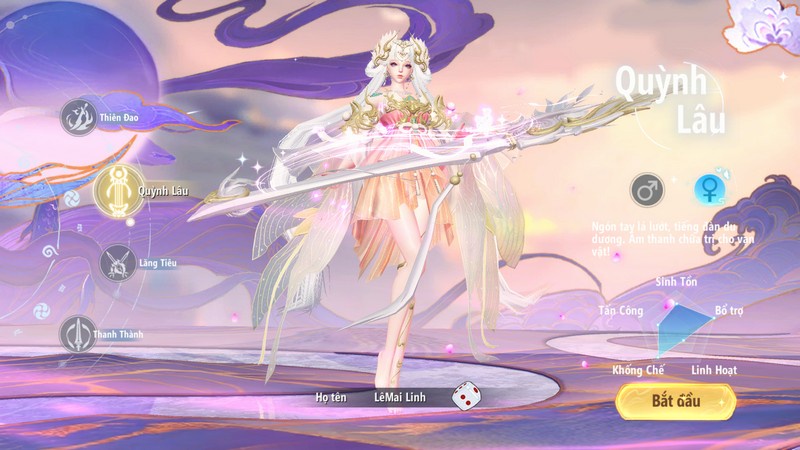The image size is (800, 450).
Task: Roll the dice for a random name
Action: [465, 397]
